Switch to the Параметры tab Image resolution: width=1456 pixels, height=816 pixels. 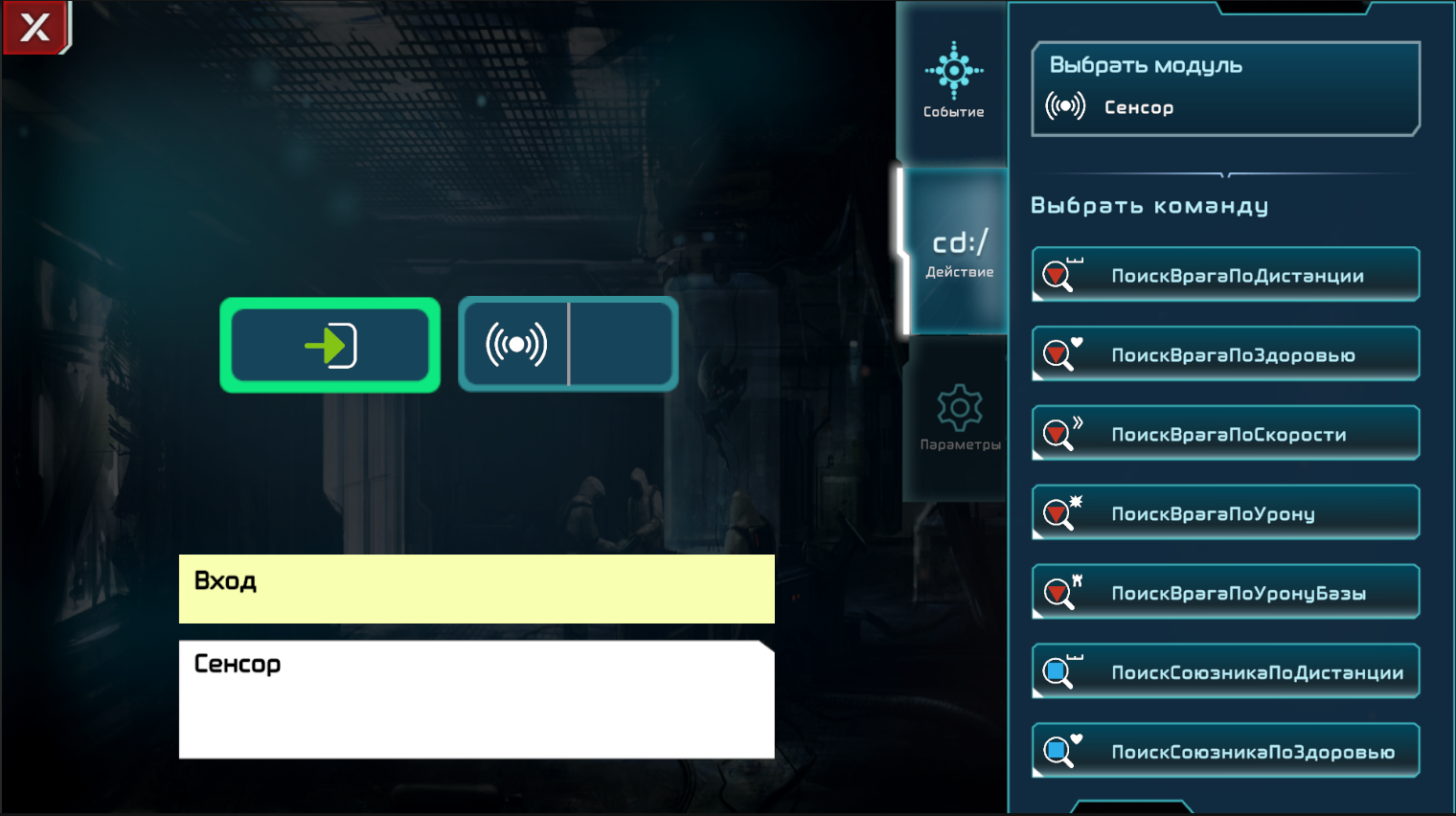click(x=959, y=419)
